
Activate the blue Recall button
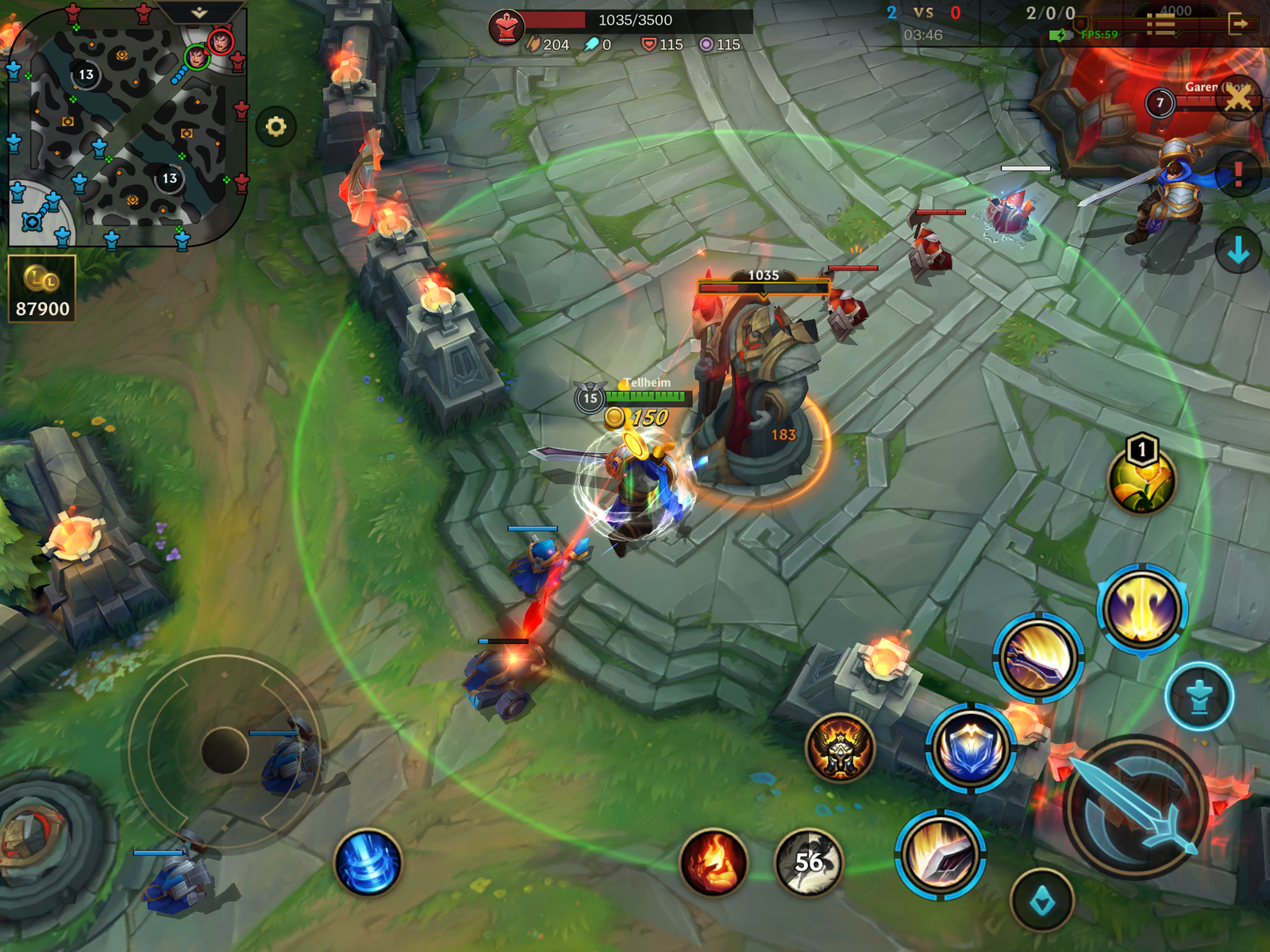click(x=368, y=862)
